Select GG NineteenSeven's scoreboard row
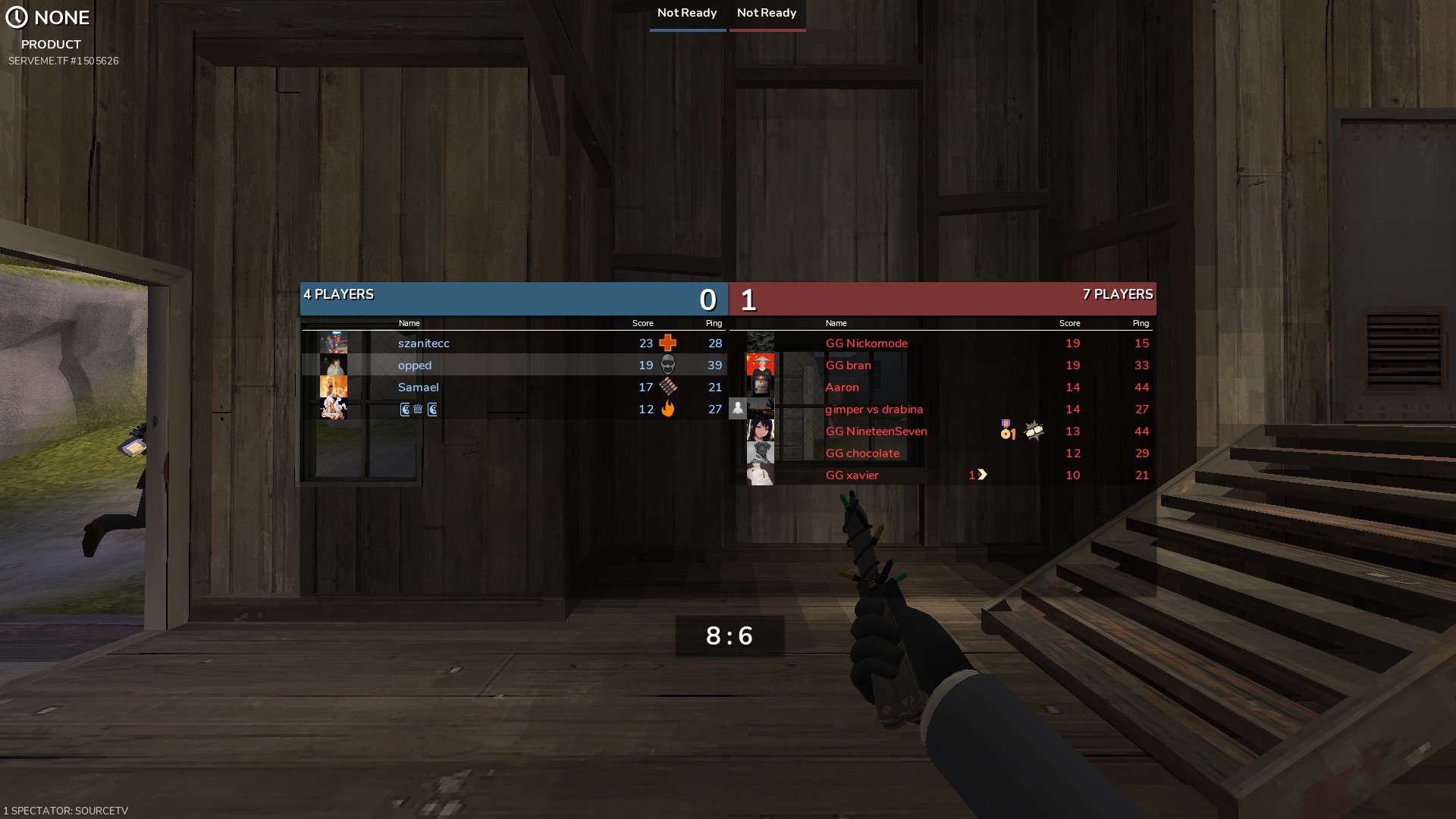Image resolution: width=1456 pixels, height=819 pixels. pos(876,431)
